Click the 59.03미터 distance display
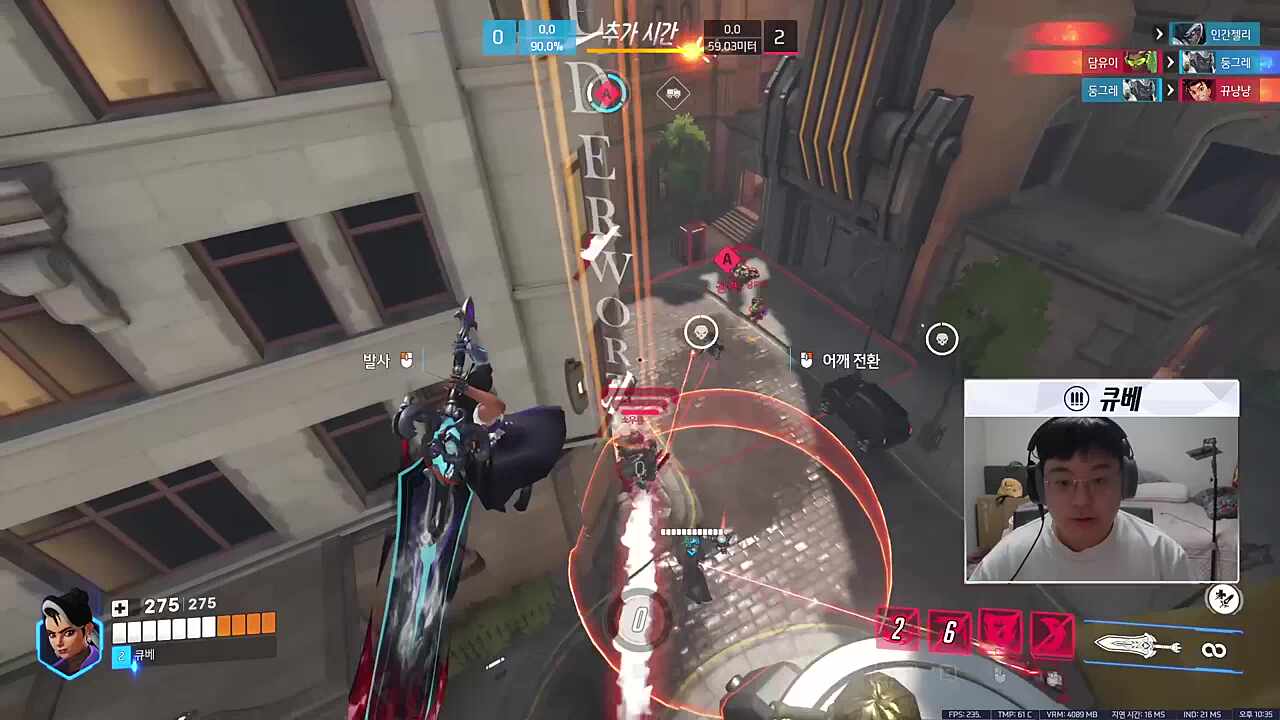This screenshot has width=1280, height=720. pos(732,43)
